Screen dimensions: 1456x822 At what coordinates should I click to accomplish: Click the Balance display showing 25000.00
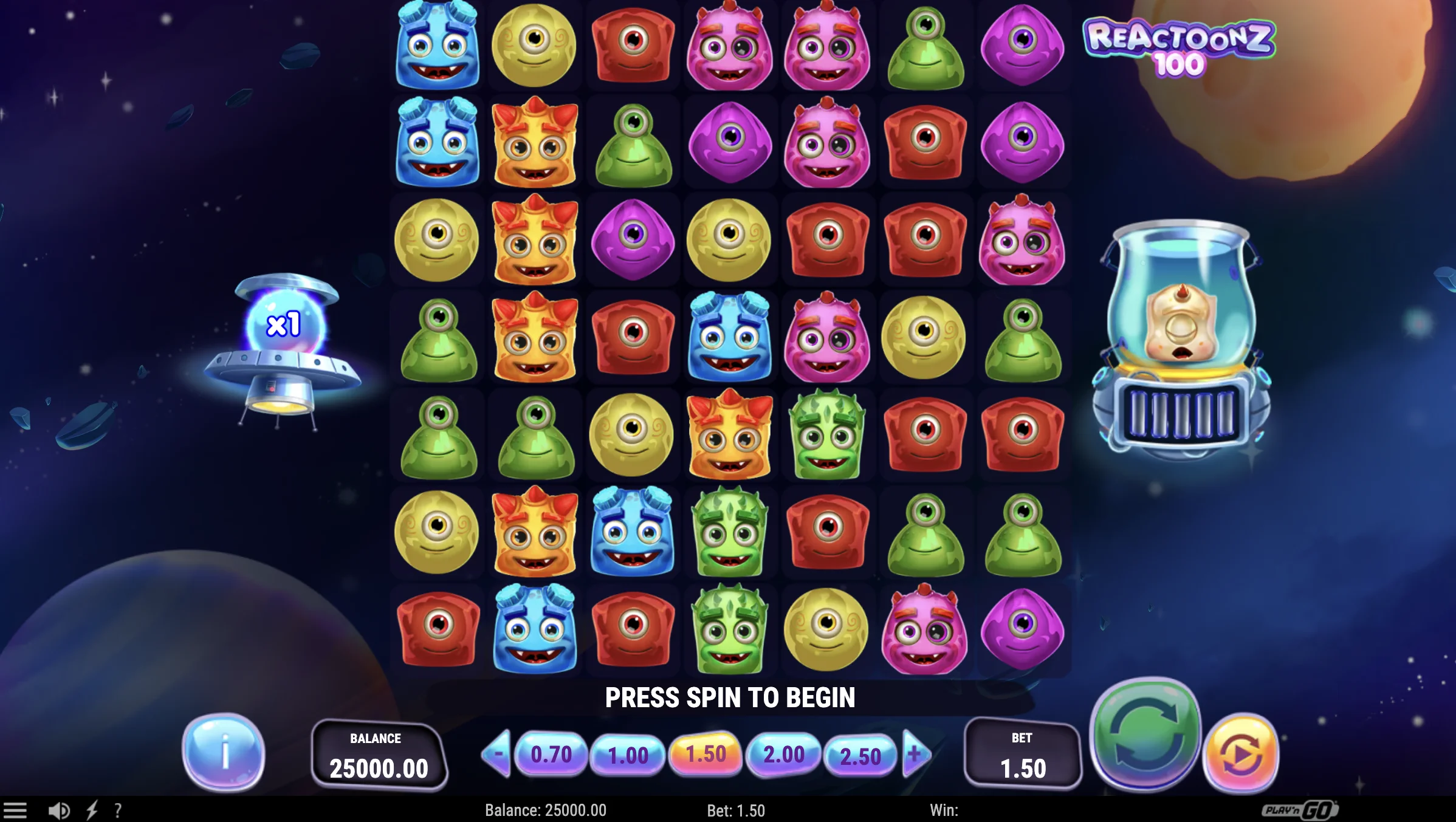[379, 755]
